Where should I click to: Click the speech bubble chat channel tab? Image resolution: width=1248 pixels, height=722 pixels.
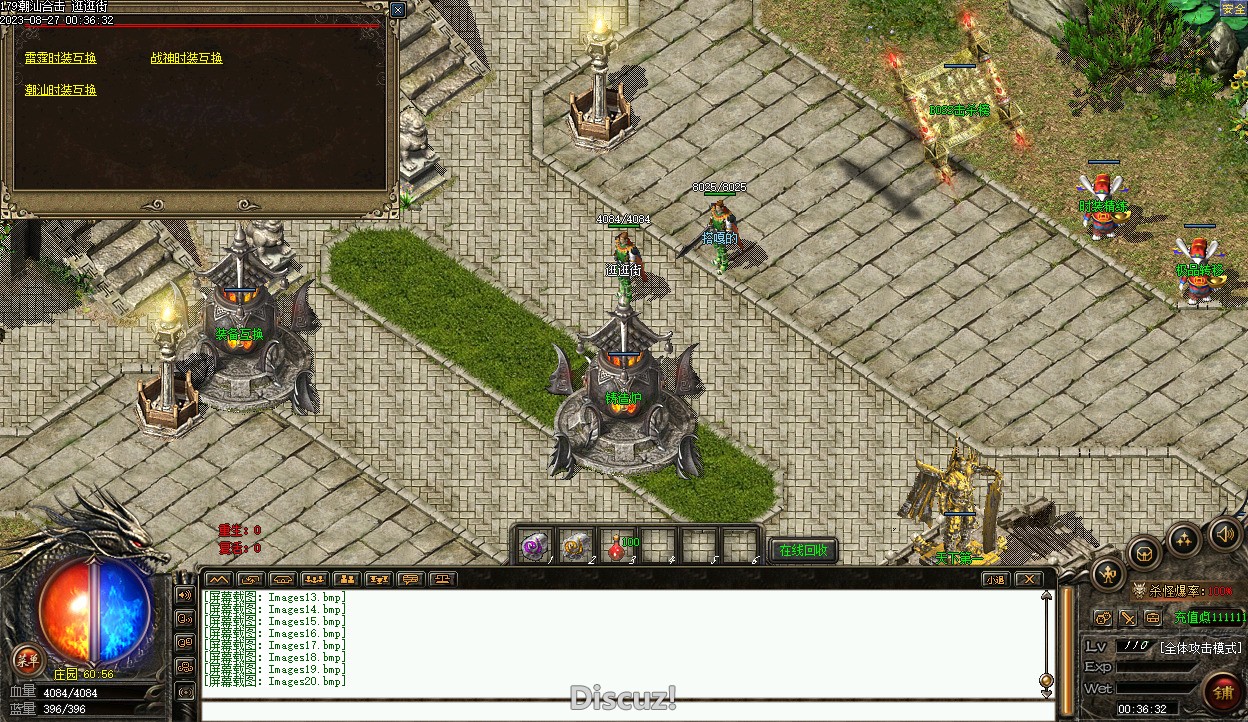pyautogui.click(x=409, y=579)
